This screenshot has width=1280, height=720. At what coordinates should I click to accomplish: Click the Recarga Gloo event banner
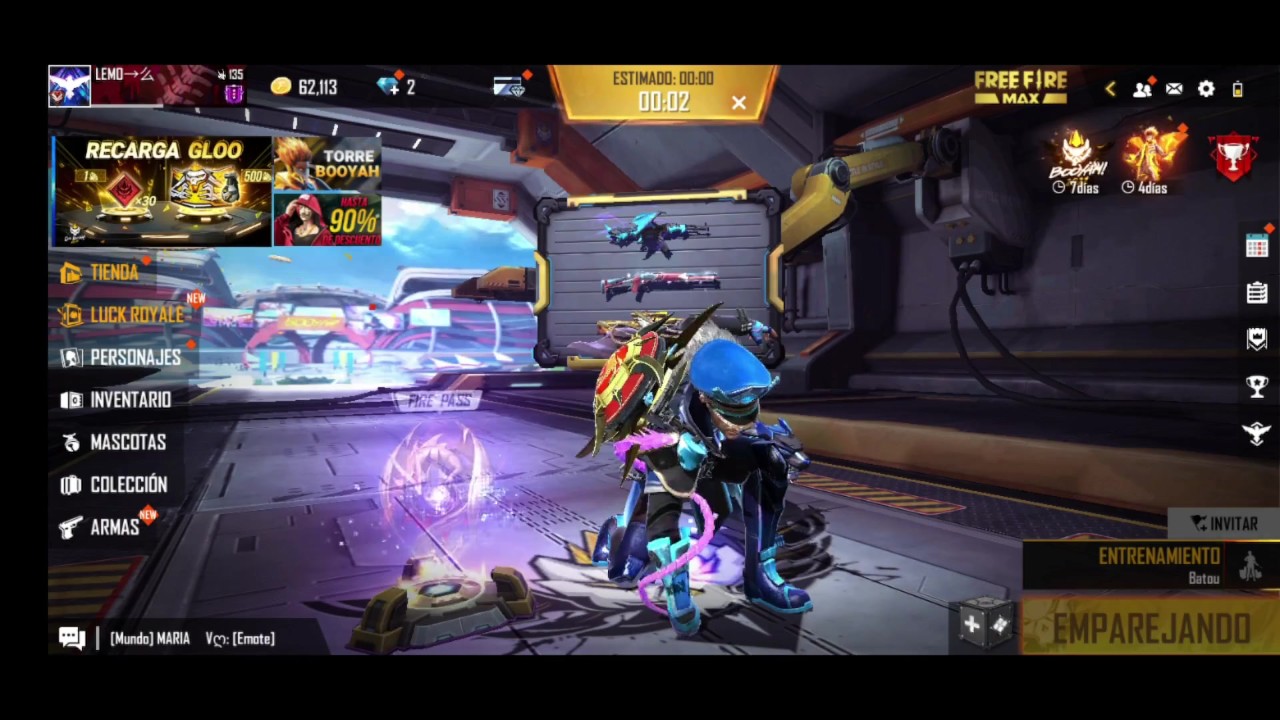tap(162, 191)
